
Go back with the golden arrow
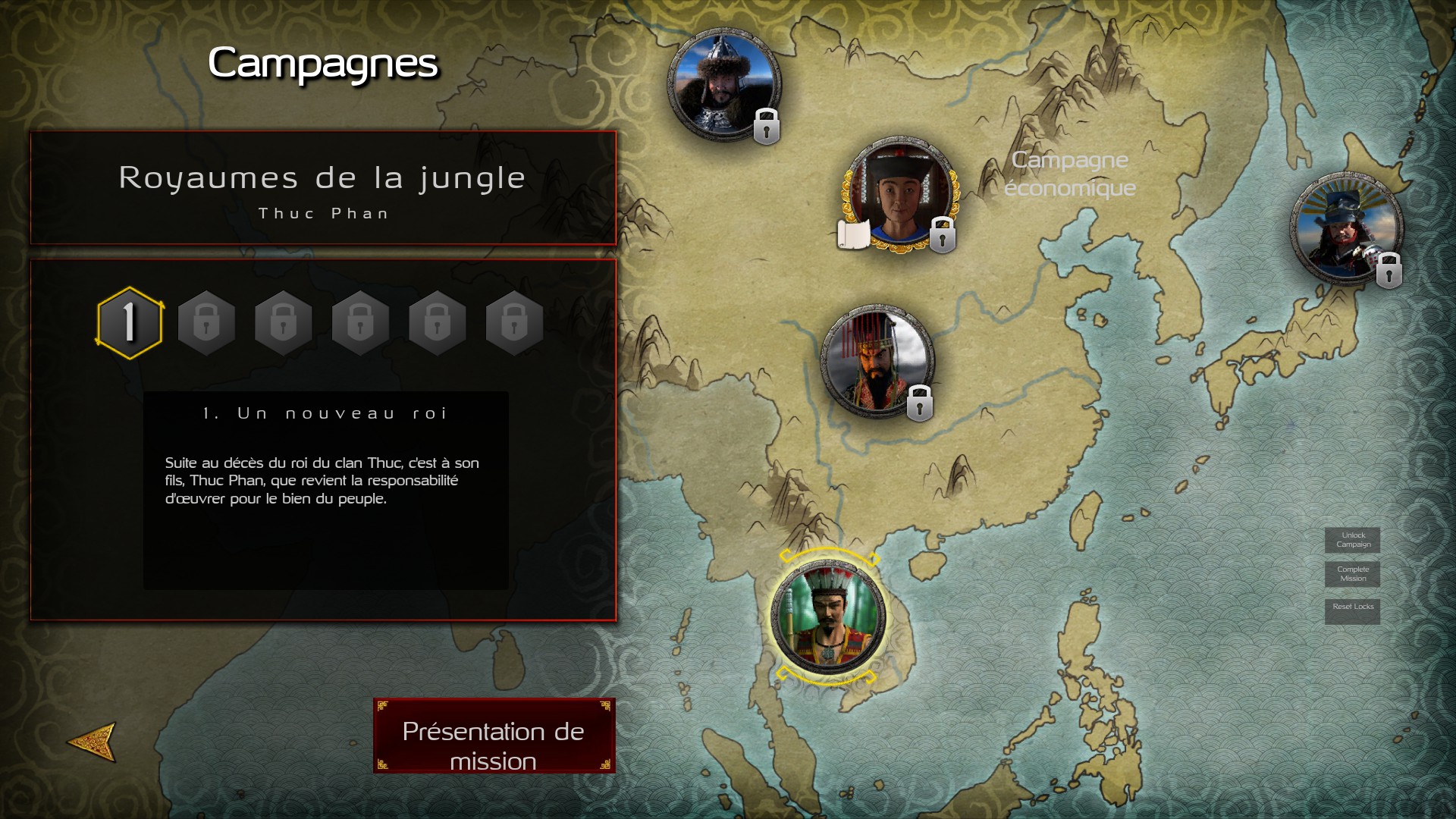coord(93,741)
